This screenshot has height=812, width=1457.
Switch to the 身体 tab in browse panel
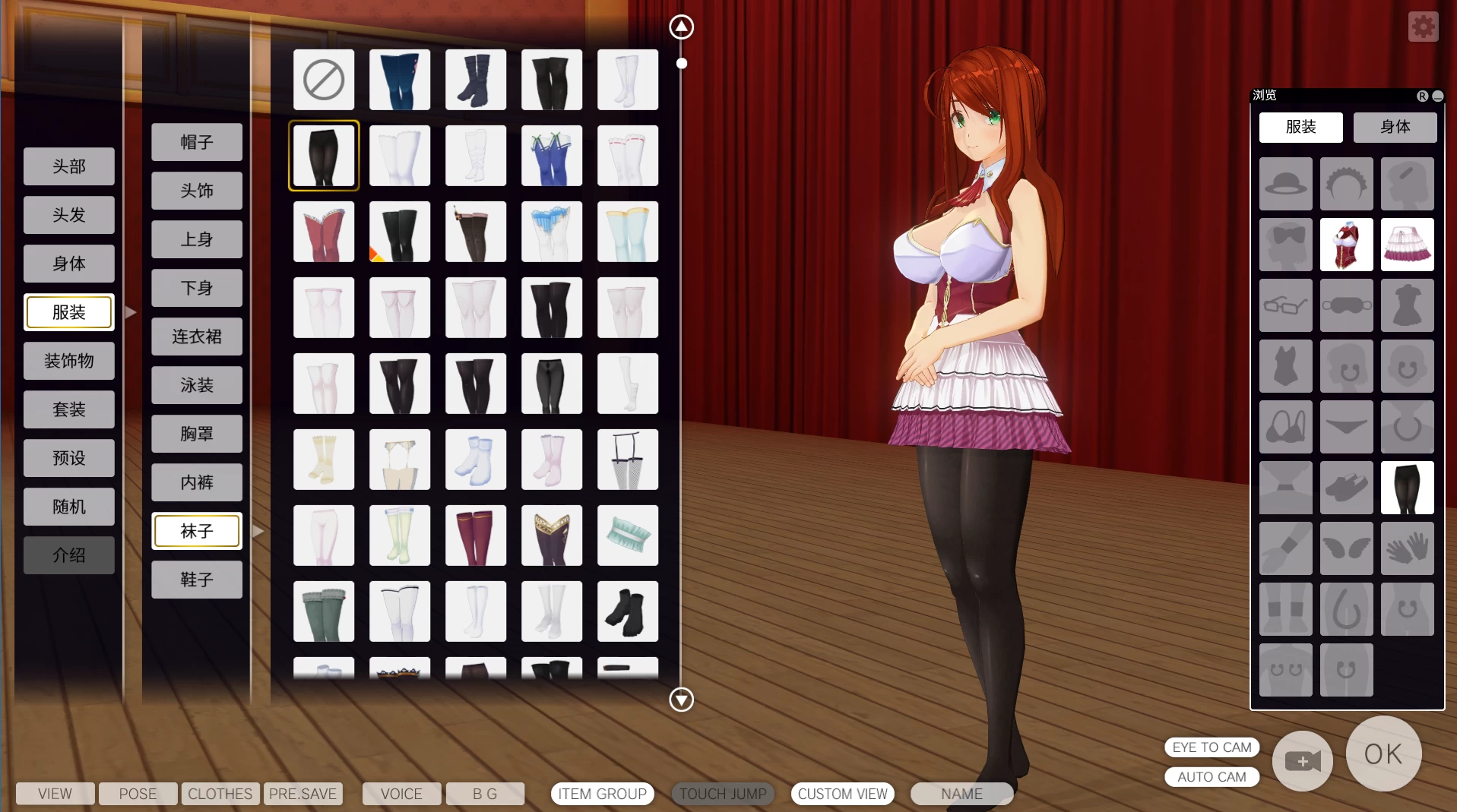[x=1395, y=127]
